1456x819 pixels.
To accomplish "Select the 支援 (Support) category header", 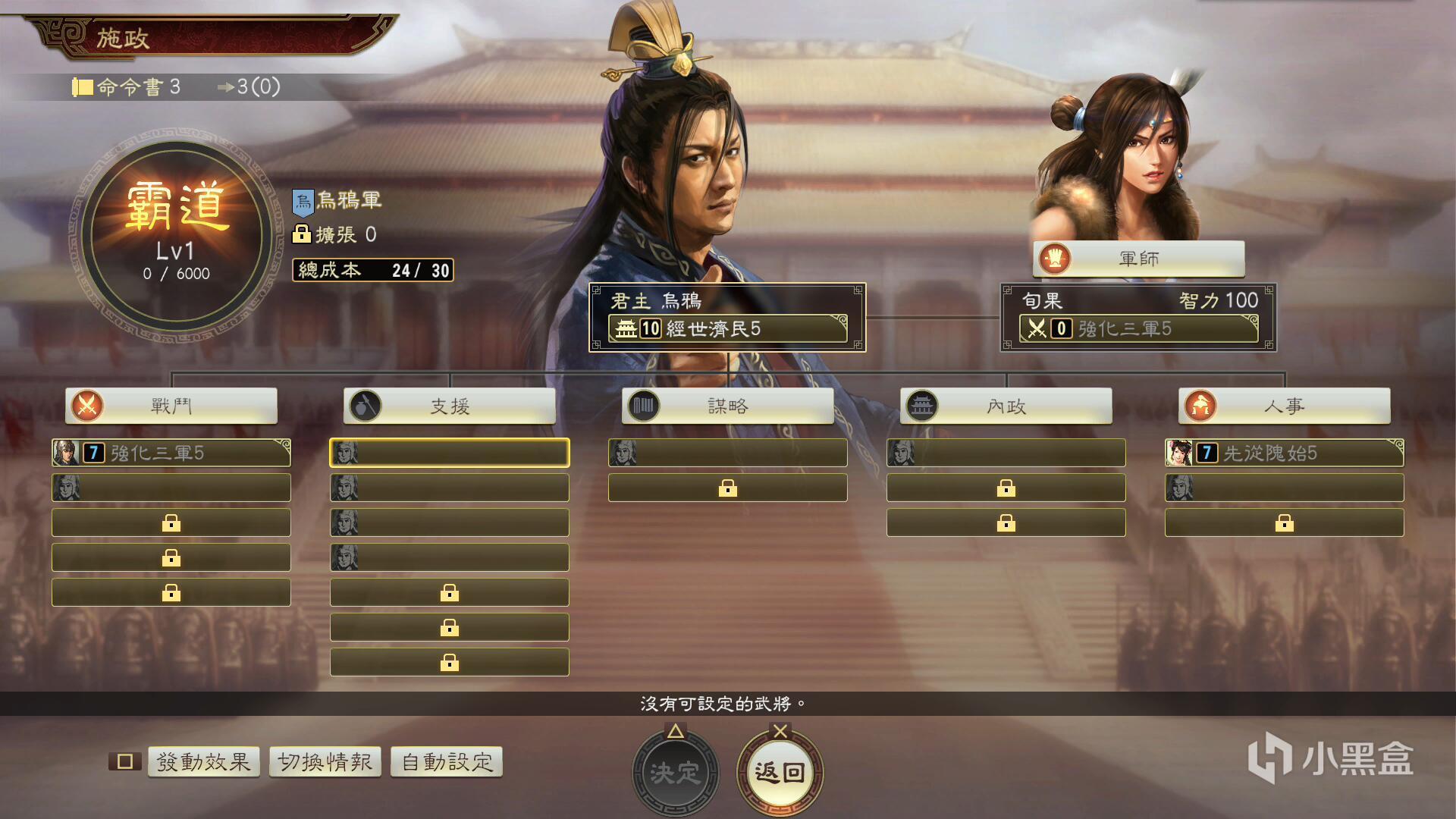I will (450, 406).
